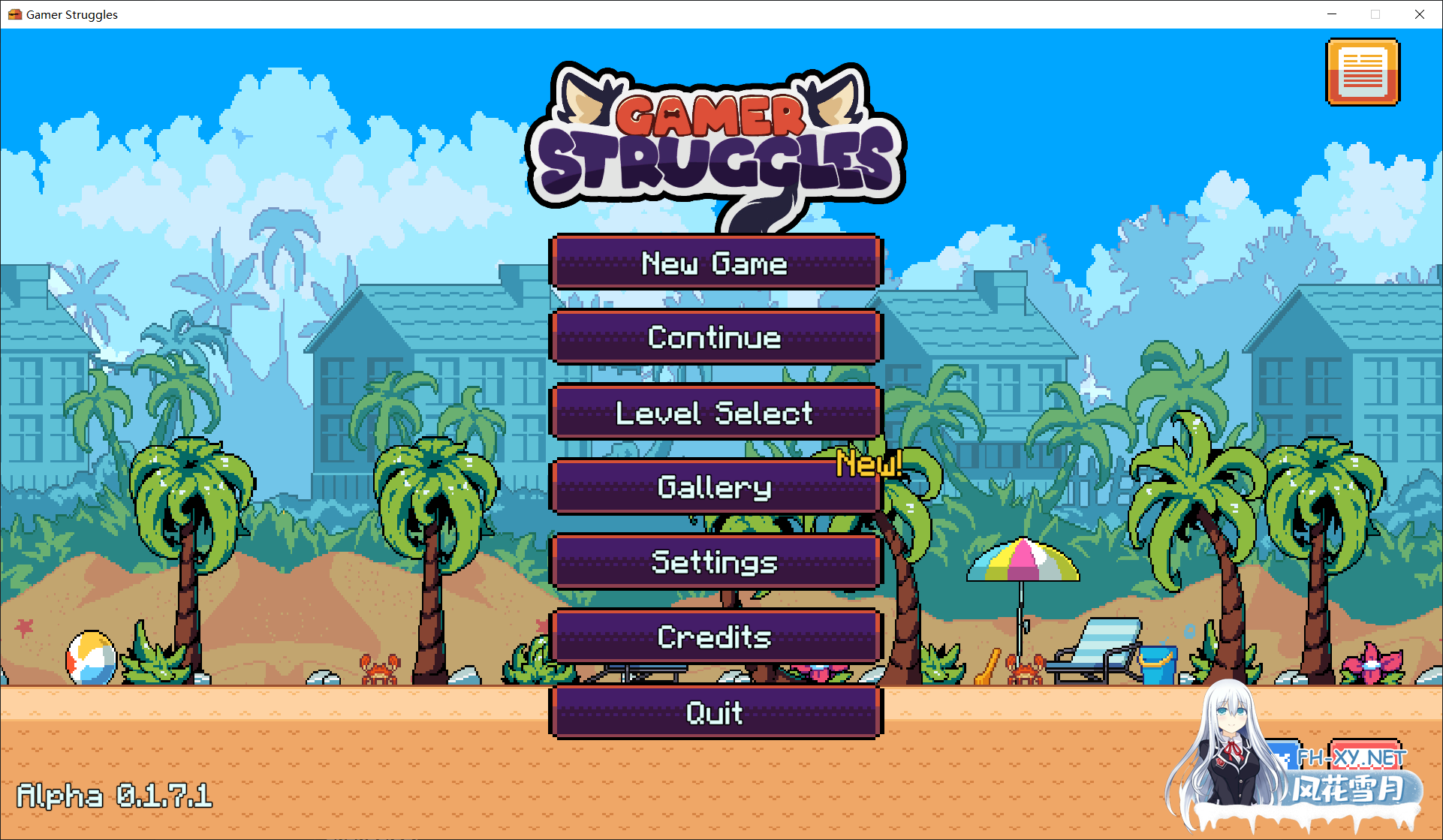Open the Settings menu
Image resolution: width=1443 pixels, height=840 pixels.
point(715,562)
